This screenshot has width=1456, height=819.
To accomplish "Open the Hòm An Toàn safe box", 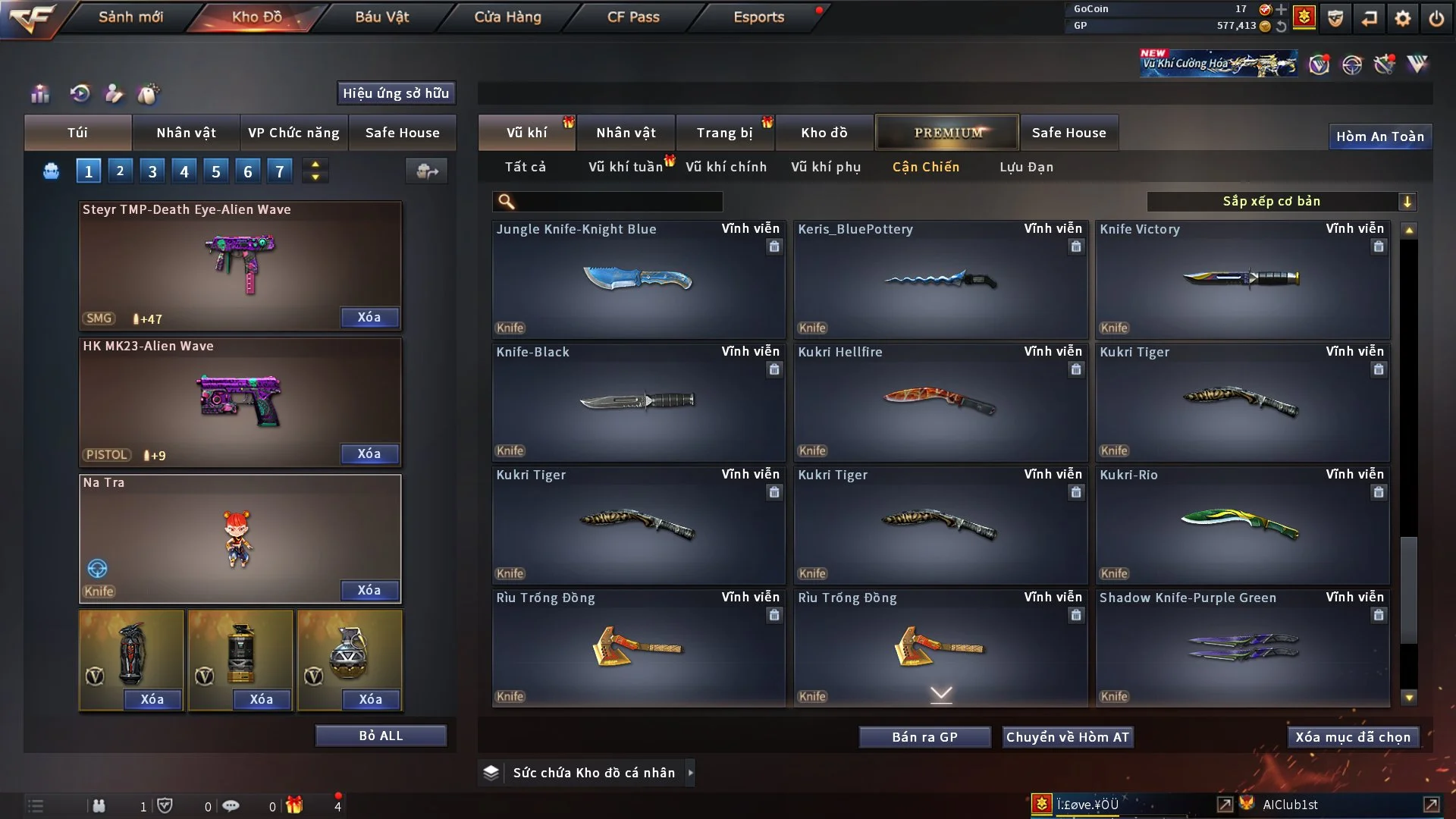I will point(1379,136).
